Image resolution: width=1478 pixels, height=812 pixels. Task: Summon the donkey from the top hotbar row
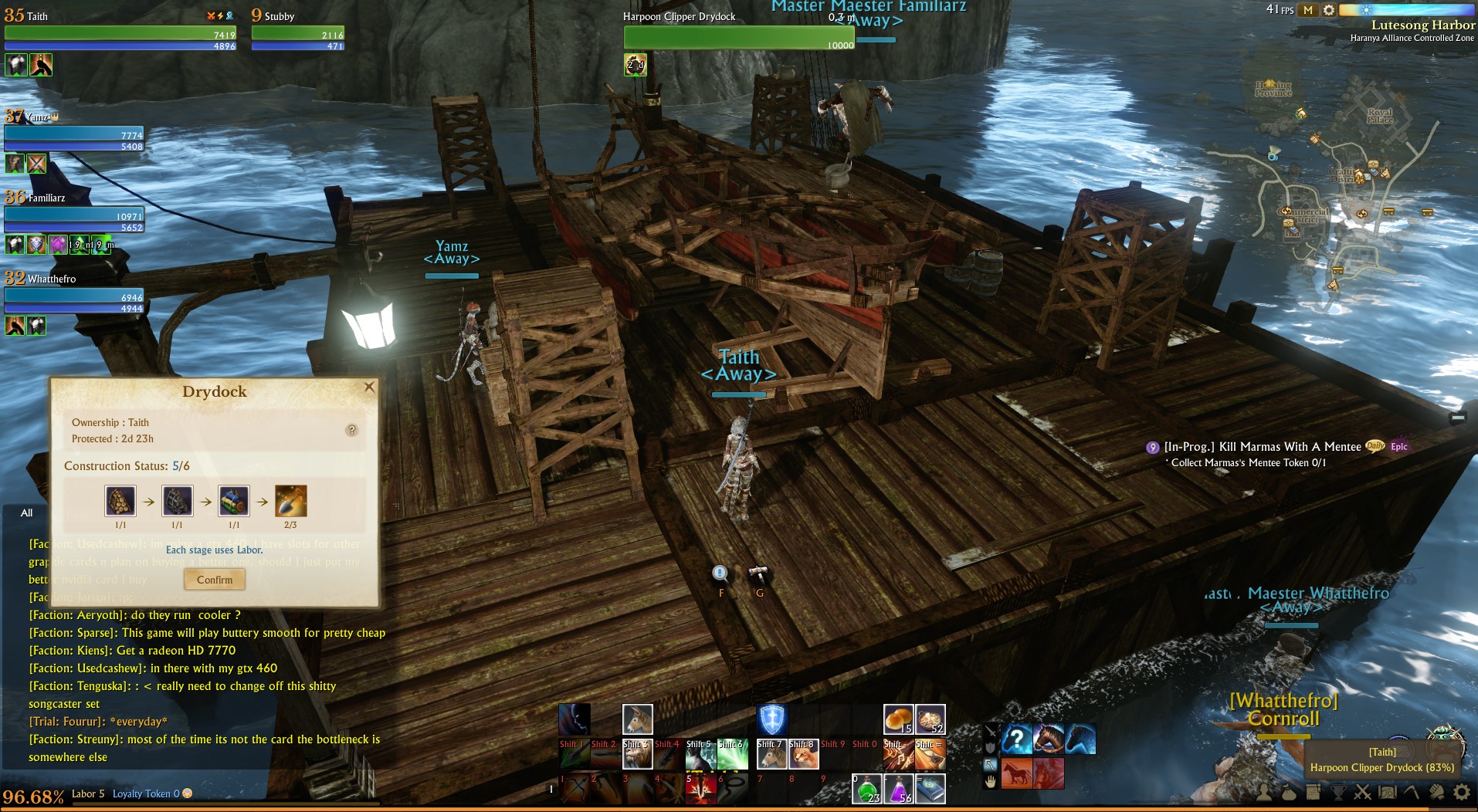637,719
